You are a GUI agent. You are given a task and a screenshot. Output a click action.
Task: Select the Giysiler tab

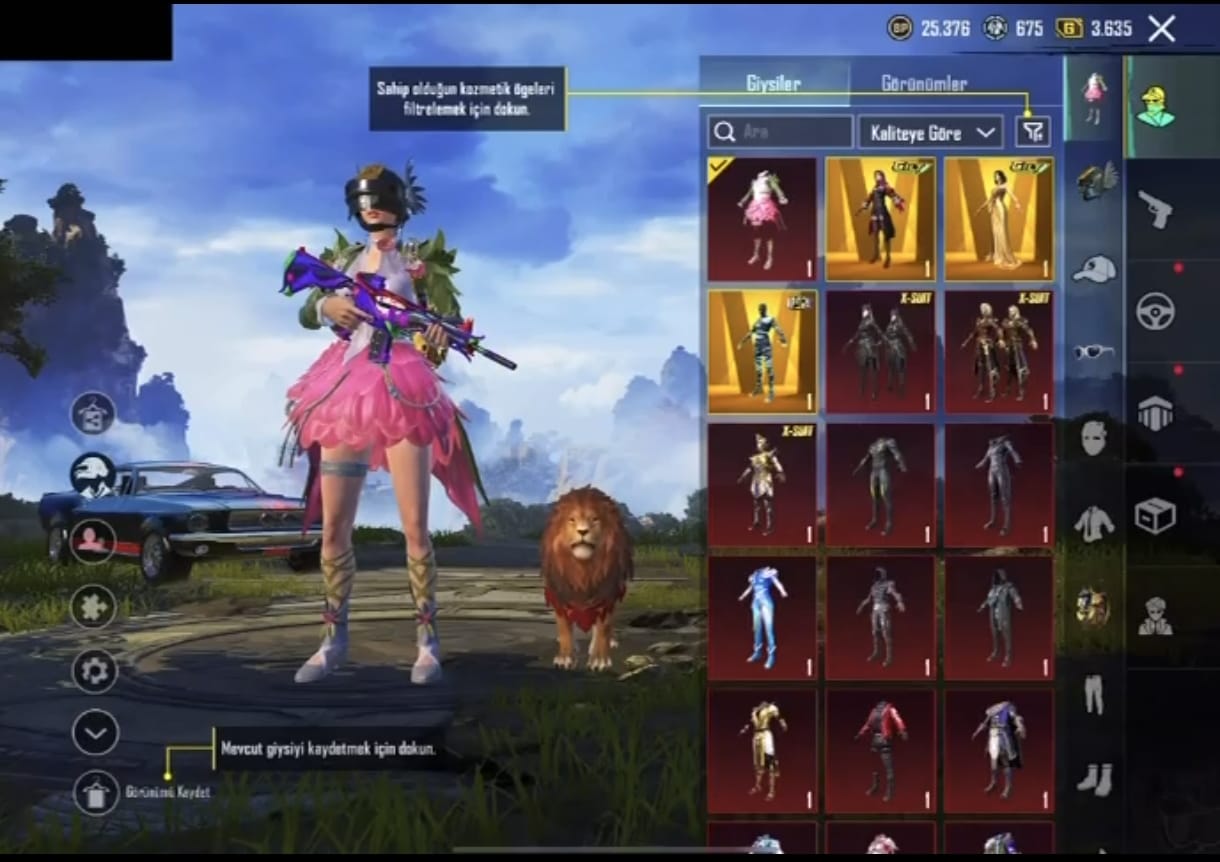[773, 84]
